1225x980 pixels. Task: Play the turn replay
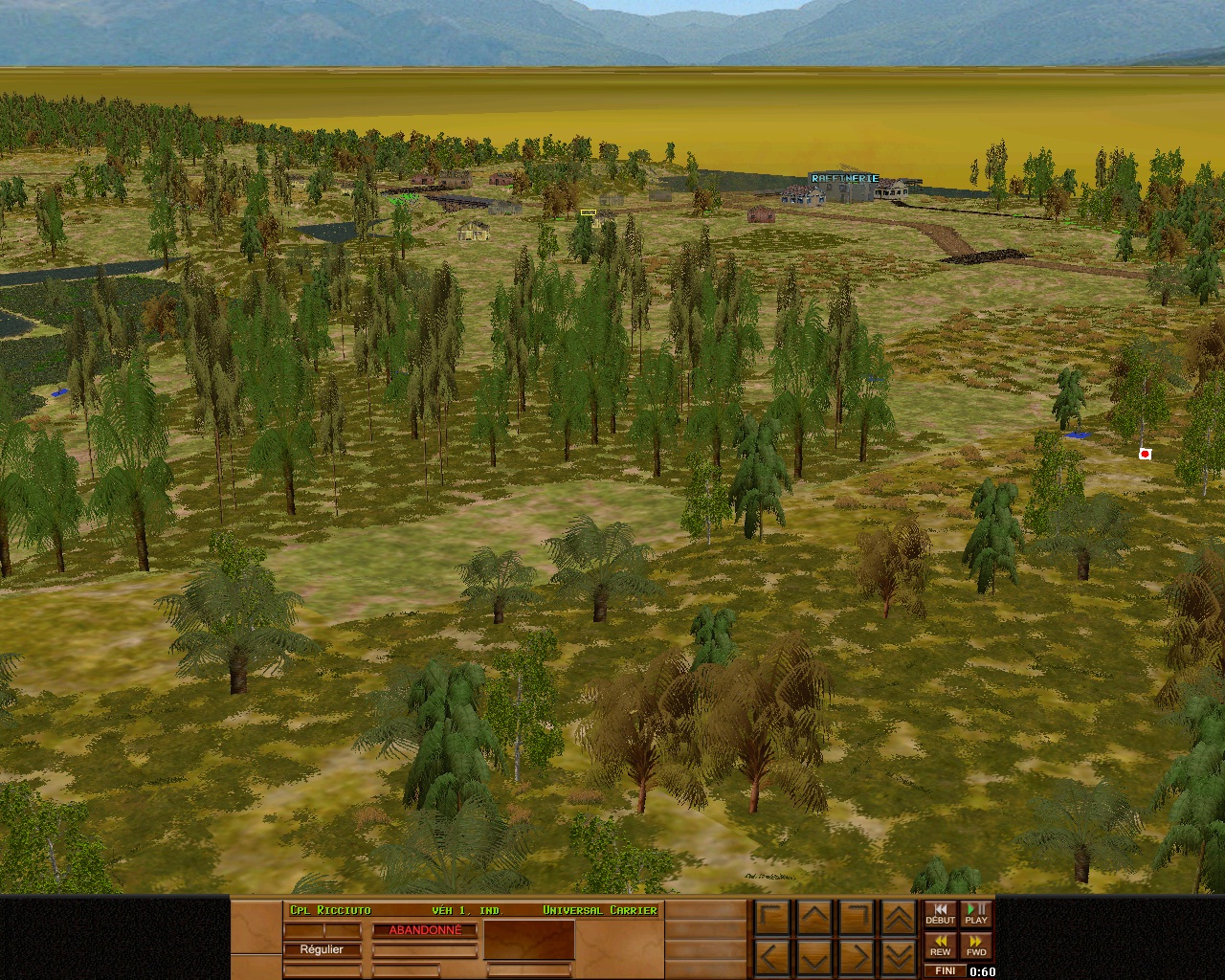click(976, 914)
